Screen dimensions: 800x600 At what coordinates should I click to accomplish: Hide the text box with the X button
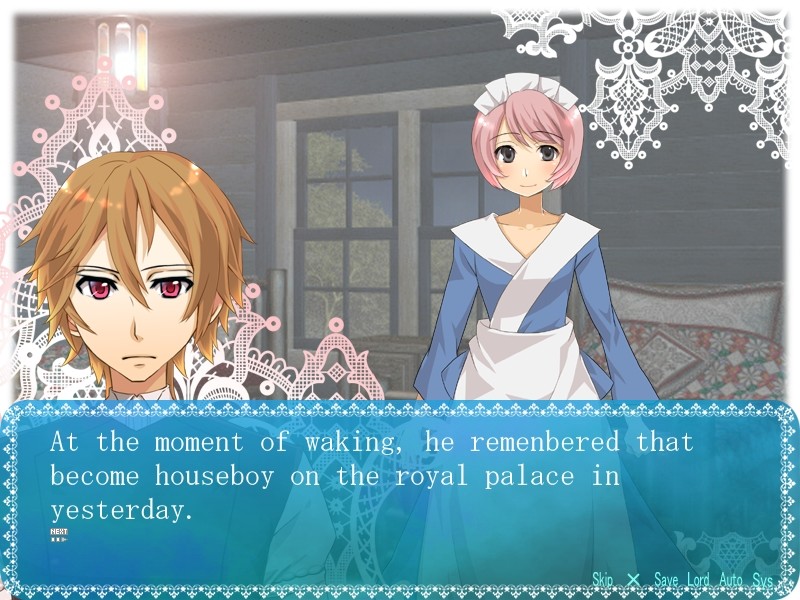tap(633, 580)
